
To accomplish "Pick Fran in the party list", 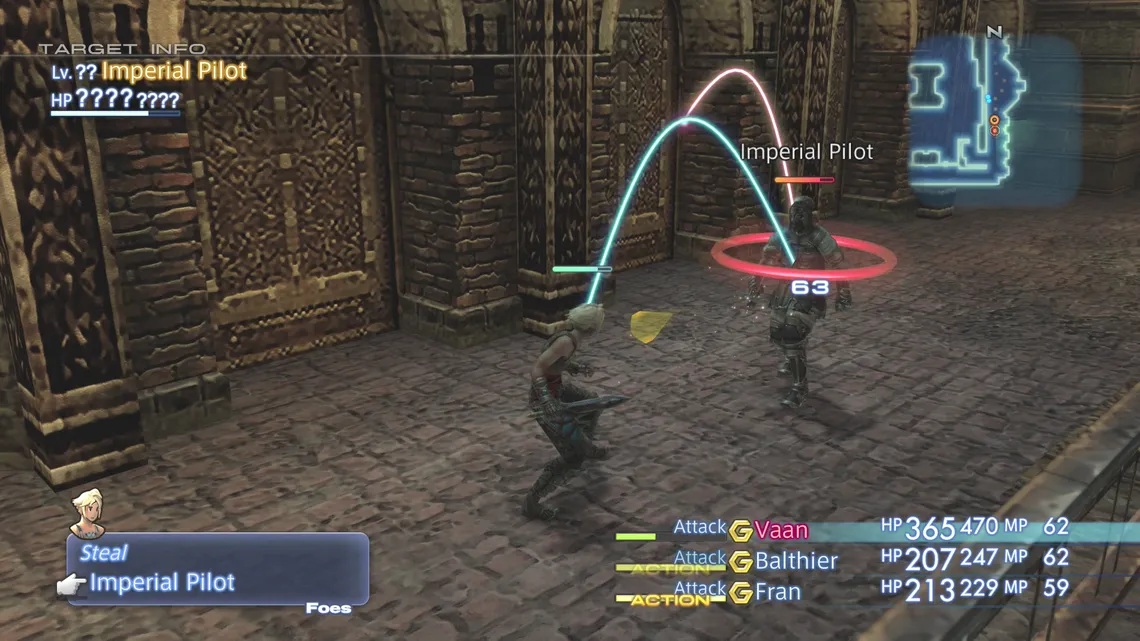I will pyautogui.click(x=778, y=592).
